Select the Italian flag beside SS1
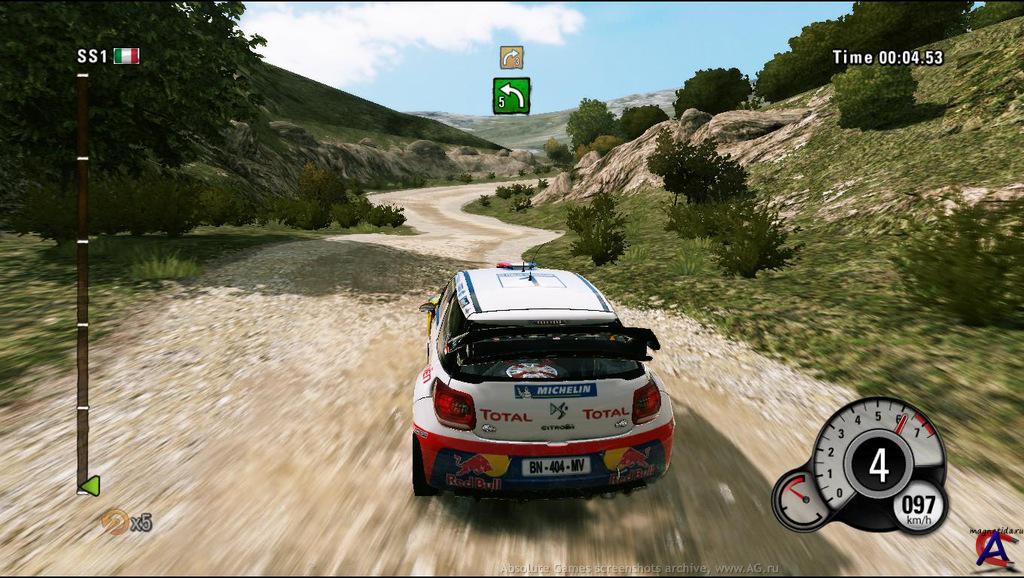Viewport: 1024px width, 578px height. (126, 56)
